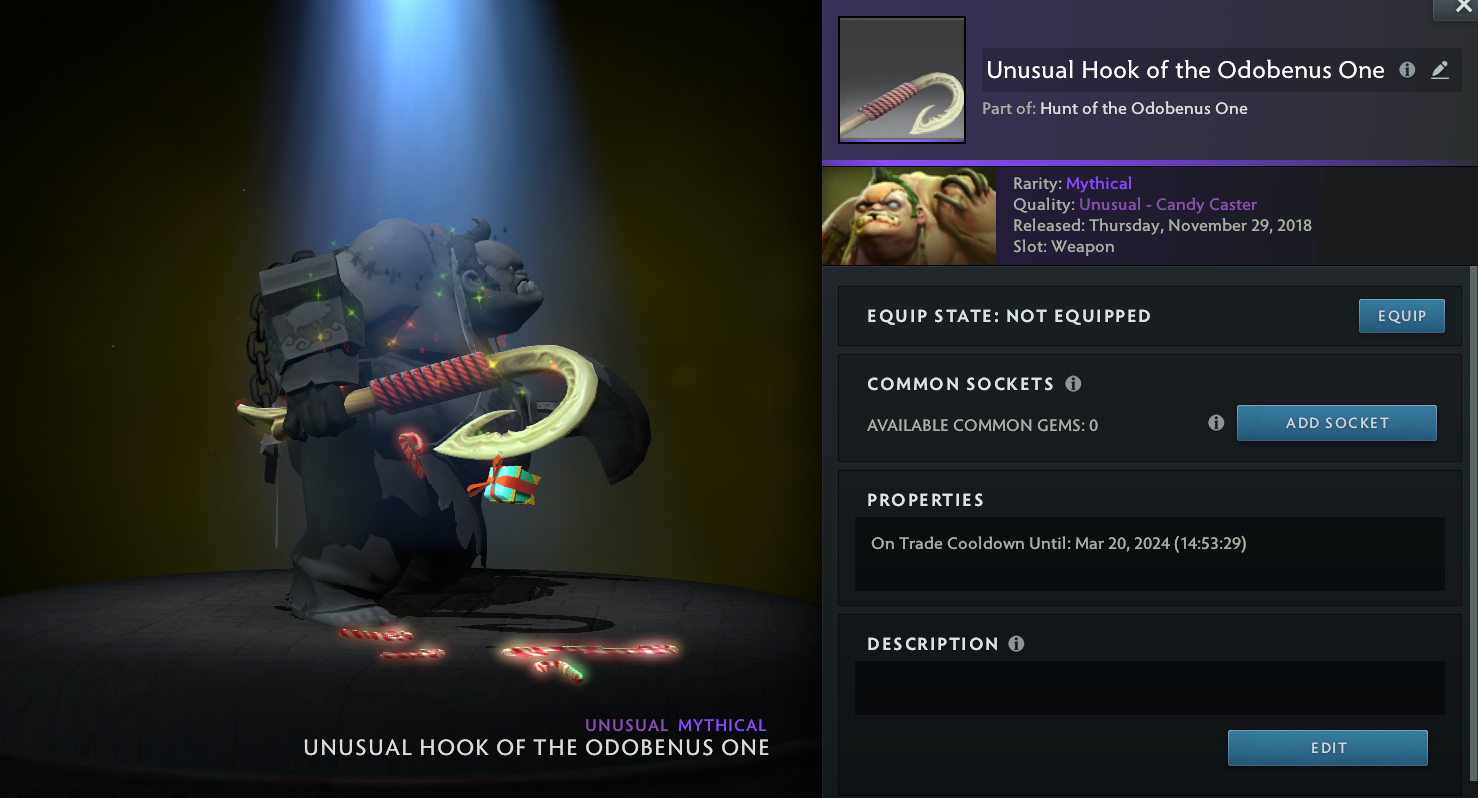Click the Pudge hero portrait
This screenshot has height=798, width=1478.
(908, 216)
